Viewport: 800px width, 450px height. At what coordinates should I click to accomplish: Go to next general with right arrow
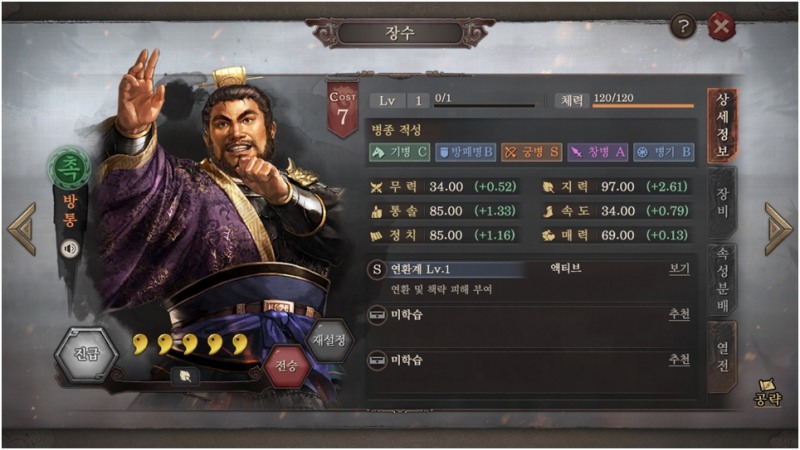pos(778,229)
